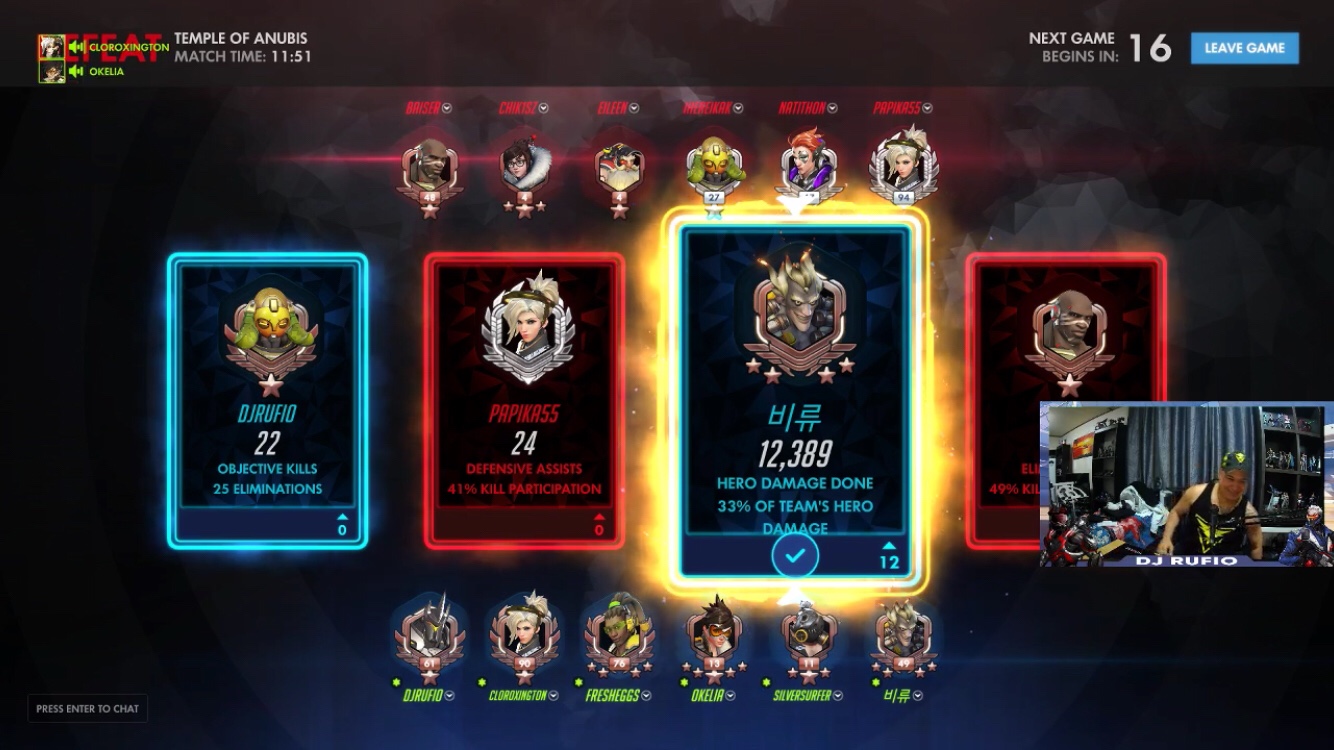
Task: Show options for enemy player Natithon
Action: point(832,108)
